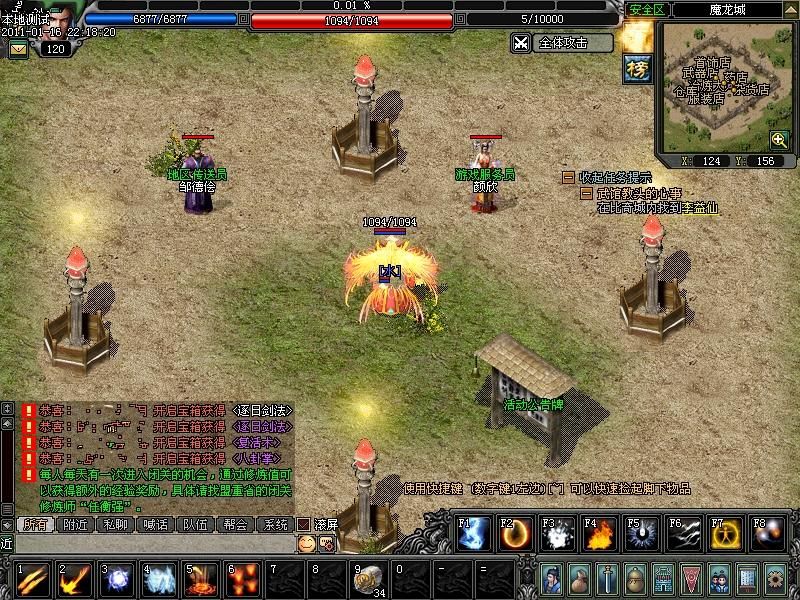Open the bag pouch menu icon
The width and height of the screenshot is (800, 600).
[580, 579]
